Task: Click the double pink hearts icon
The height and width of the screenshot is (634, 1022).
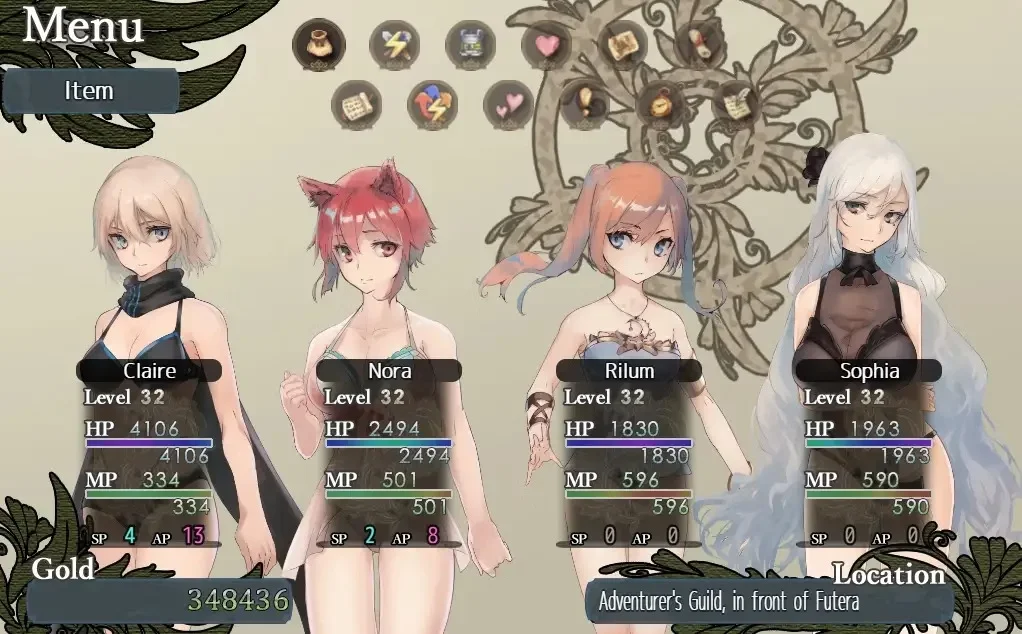Action: (508, 104)
